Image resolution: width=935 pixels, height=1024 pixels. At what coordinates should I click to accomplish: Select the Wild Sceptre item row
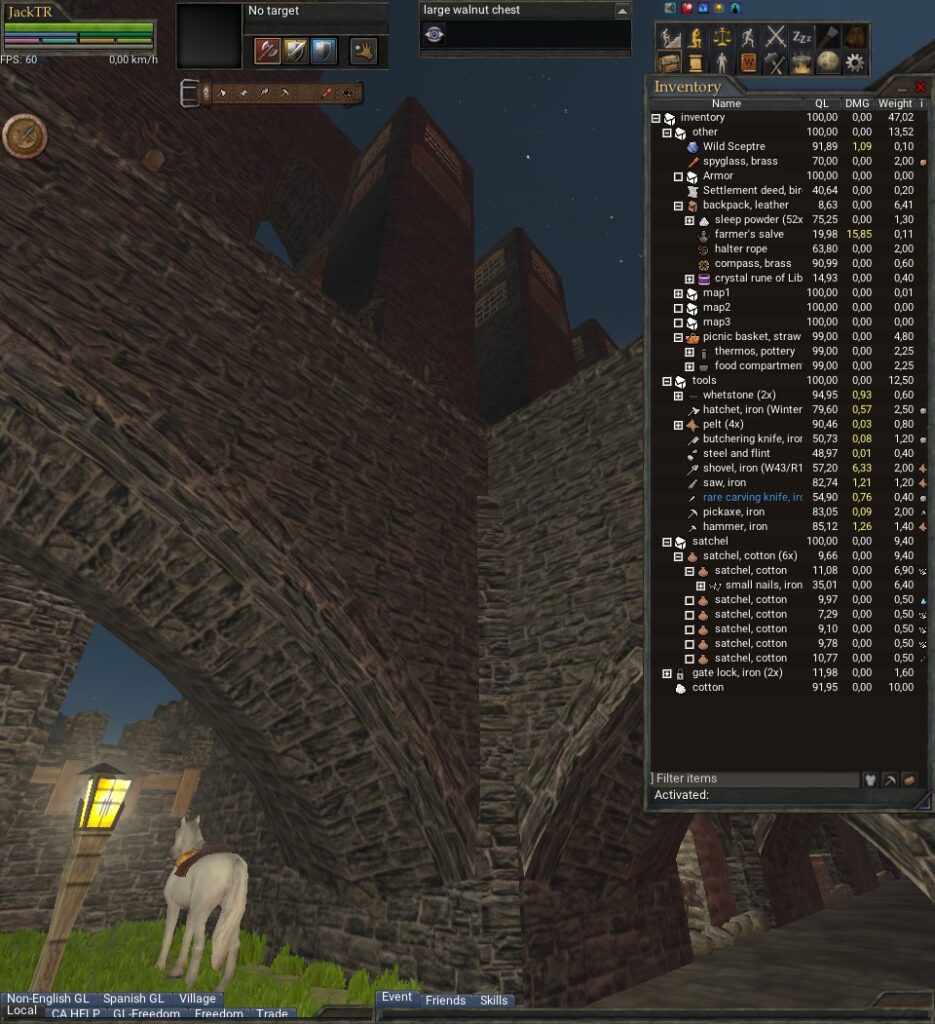tap(733, 147)
